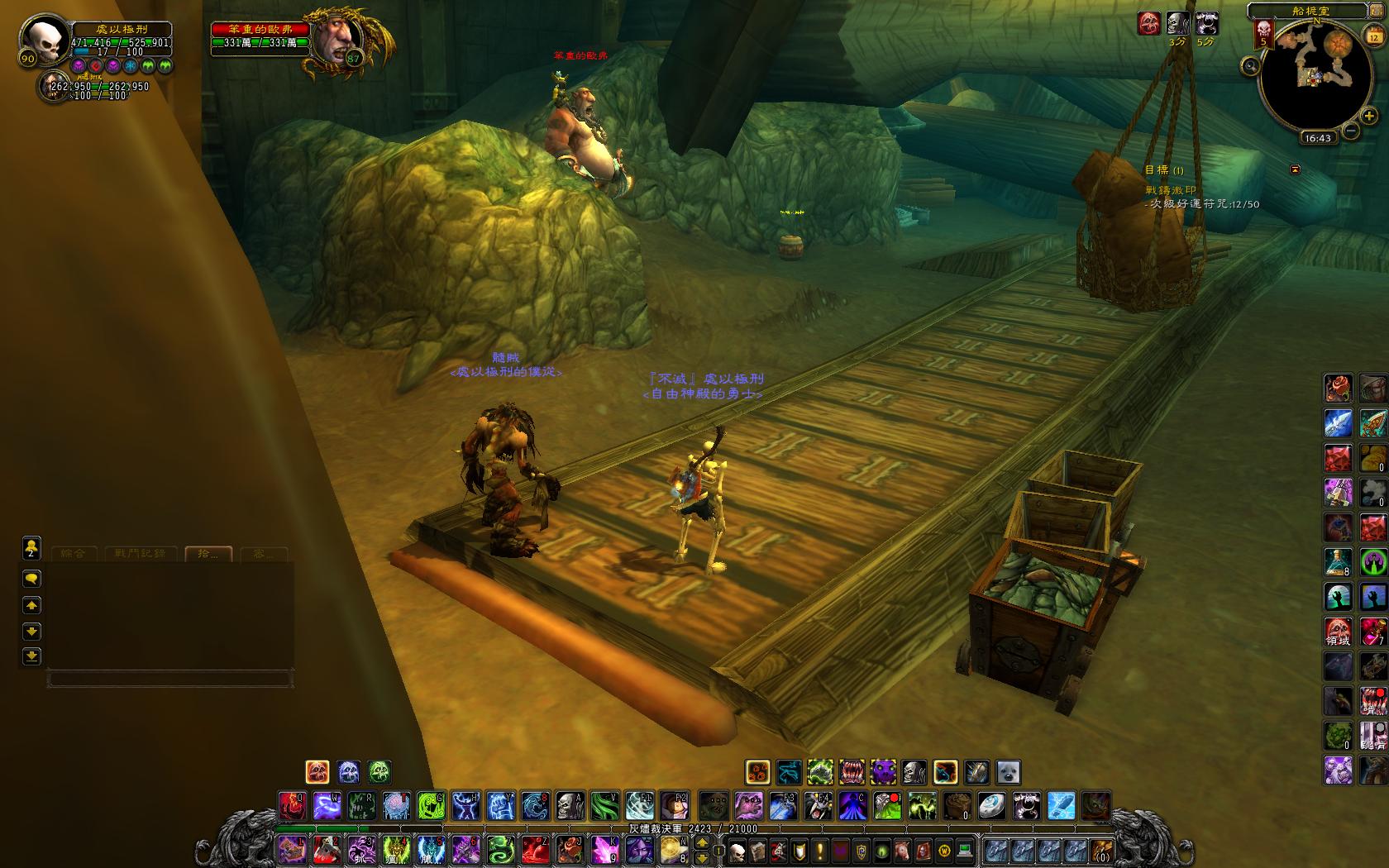This screenshot has height=868, width=1389.
Task: Click the red skull dungeon difficulty banner
Action: coord(1263,33)
